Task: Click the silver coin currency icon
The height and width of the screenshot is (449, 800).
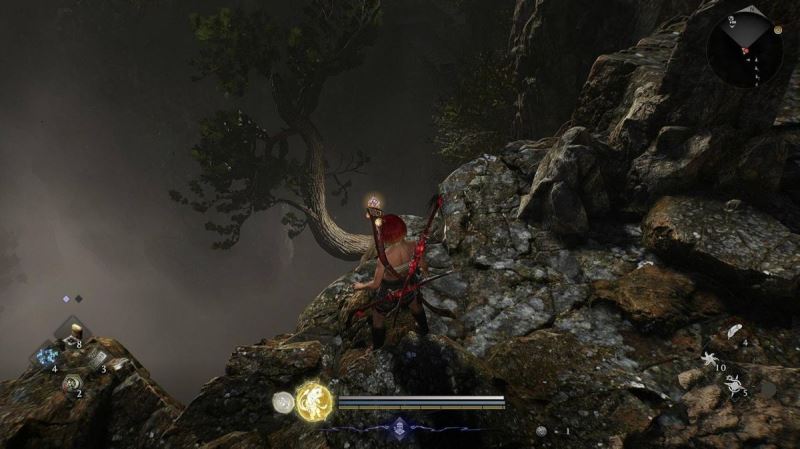Action: coord(541,431)
